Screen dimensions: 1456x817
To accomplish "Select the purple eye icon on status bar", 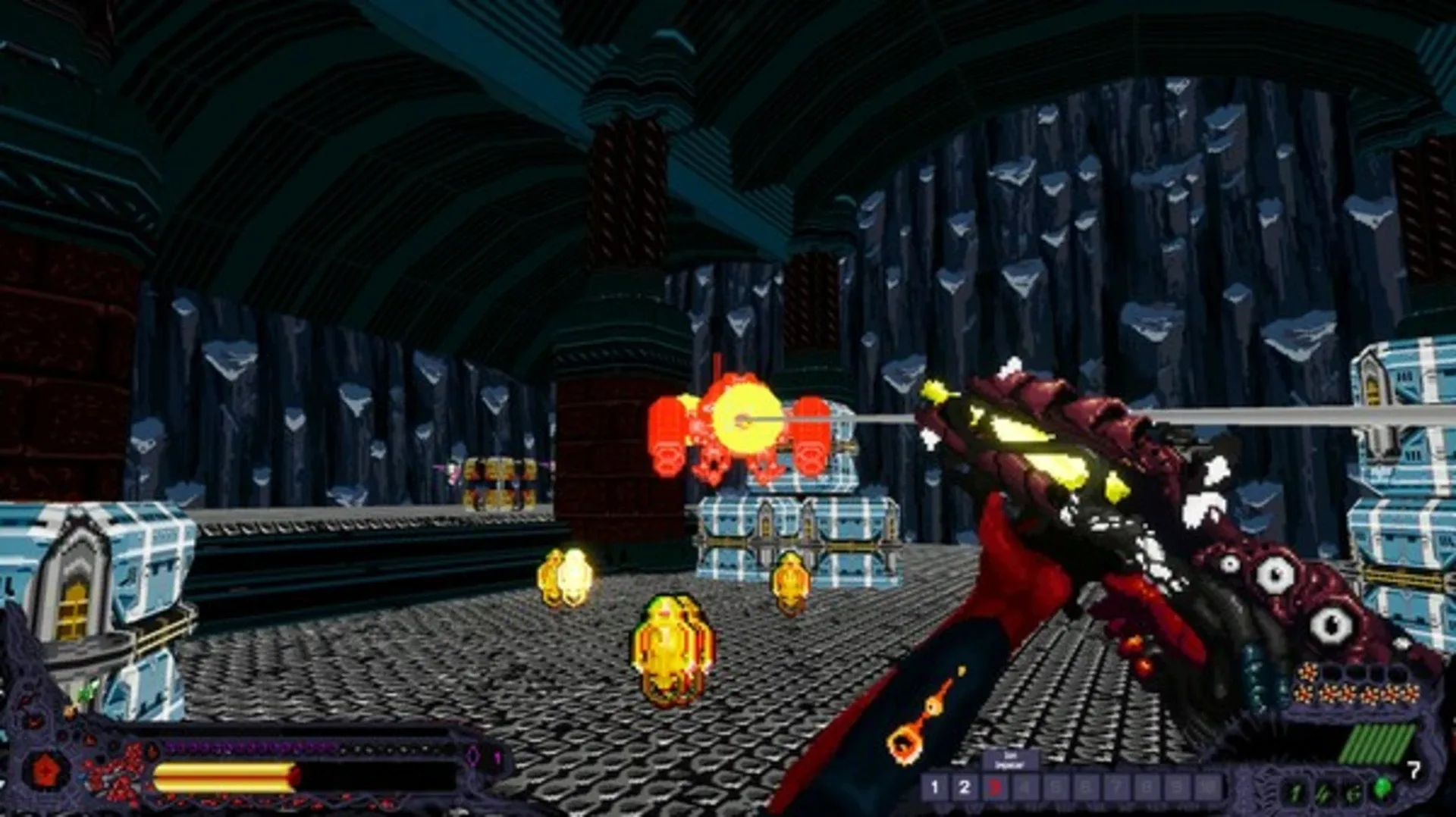I will (x=472, y=753).
